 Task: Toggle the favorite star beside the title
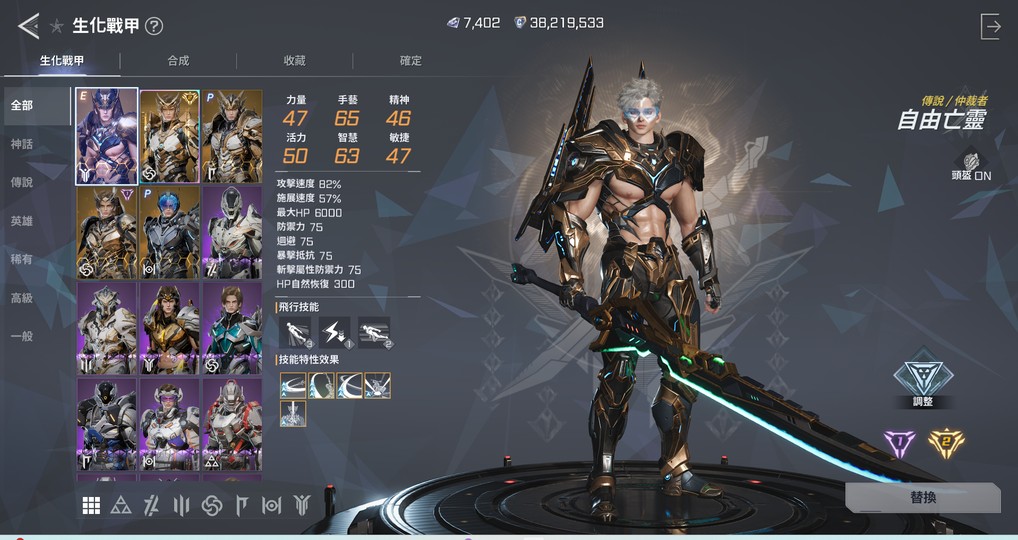point(57,27)
